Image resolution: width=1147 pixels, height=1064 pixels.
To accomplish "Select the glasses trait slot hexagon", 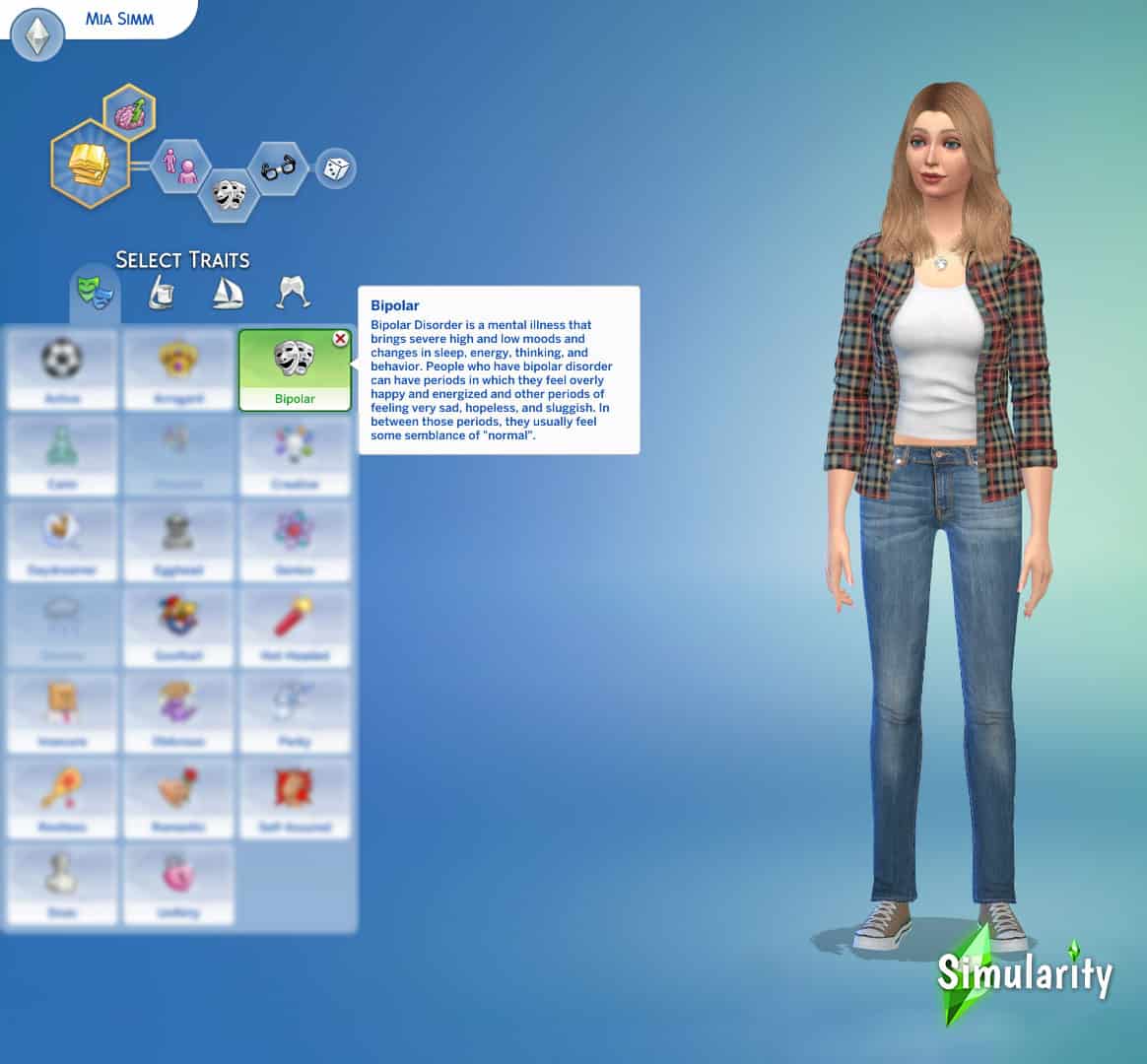I will pyautogui.click(x=279, y=169).
